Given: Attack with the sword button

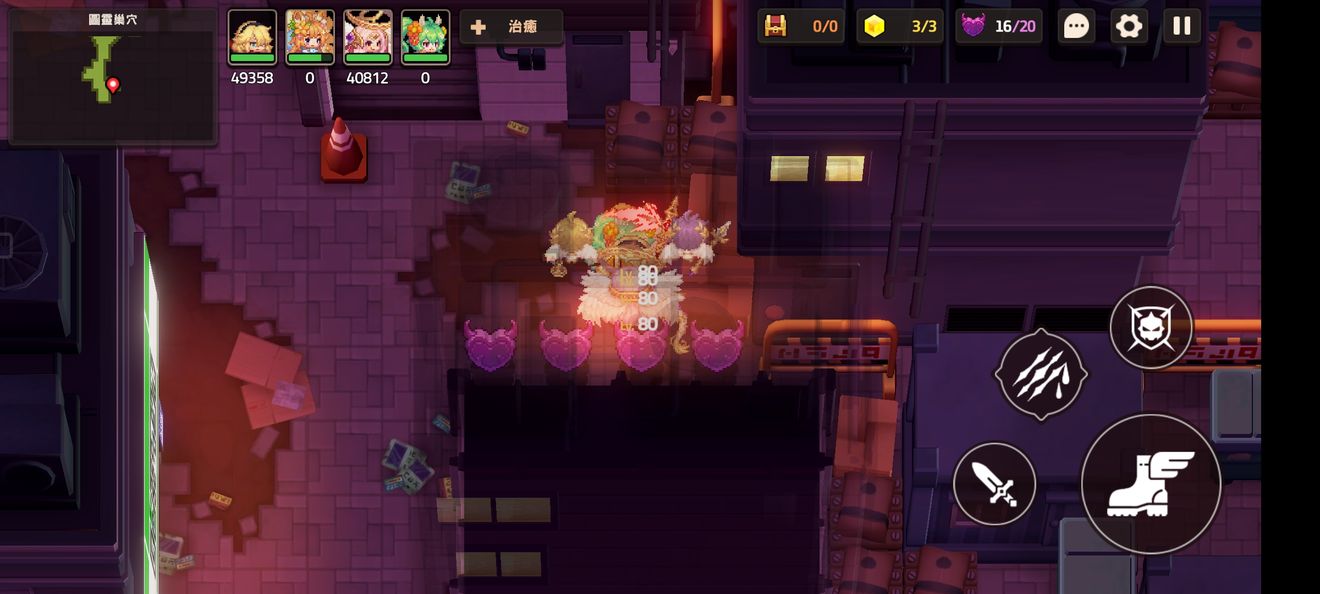Looking at the screenshot, I should click(x=994, y=484).
